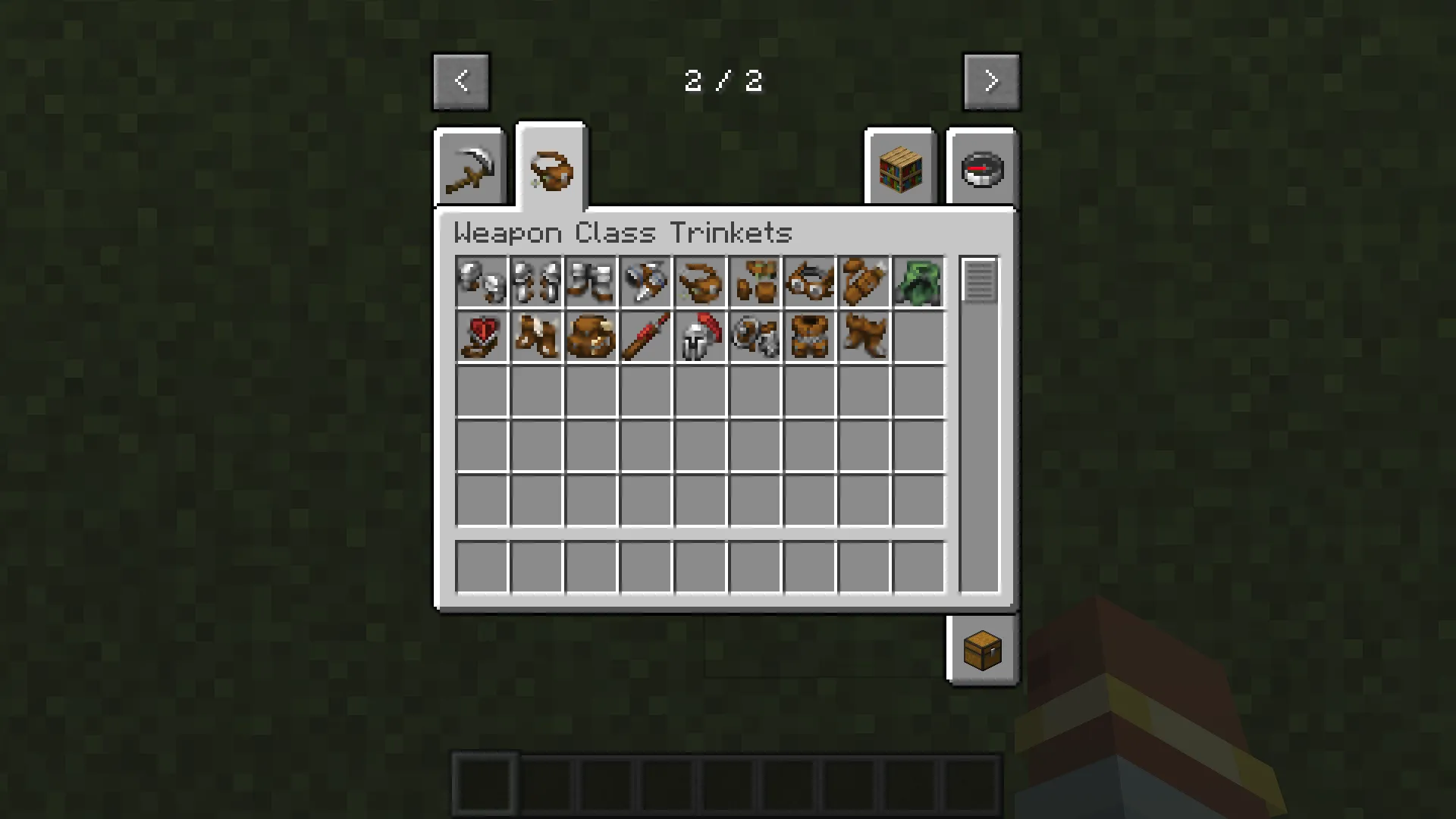This screenshot has width=1456, height=819.
Task: Switch to the scythe weapons tab
Action: pyautogui.click(x=470, y=167)
